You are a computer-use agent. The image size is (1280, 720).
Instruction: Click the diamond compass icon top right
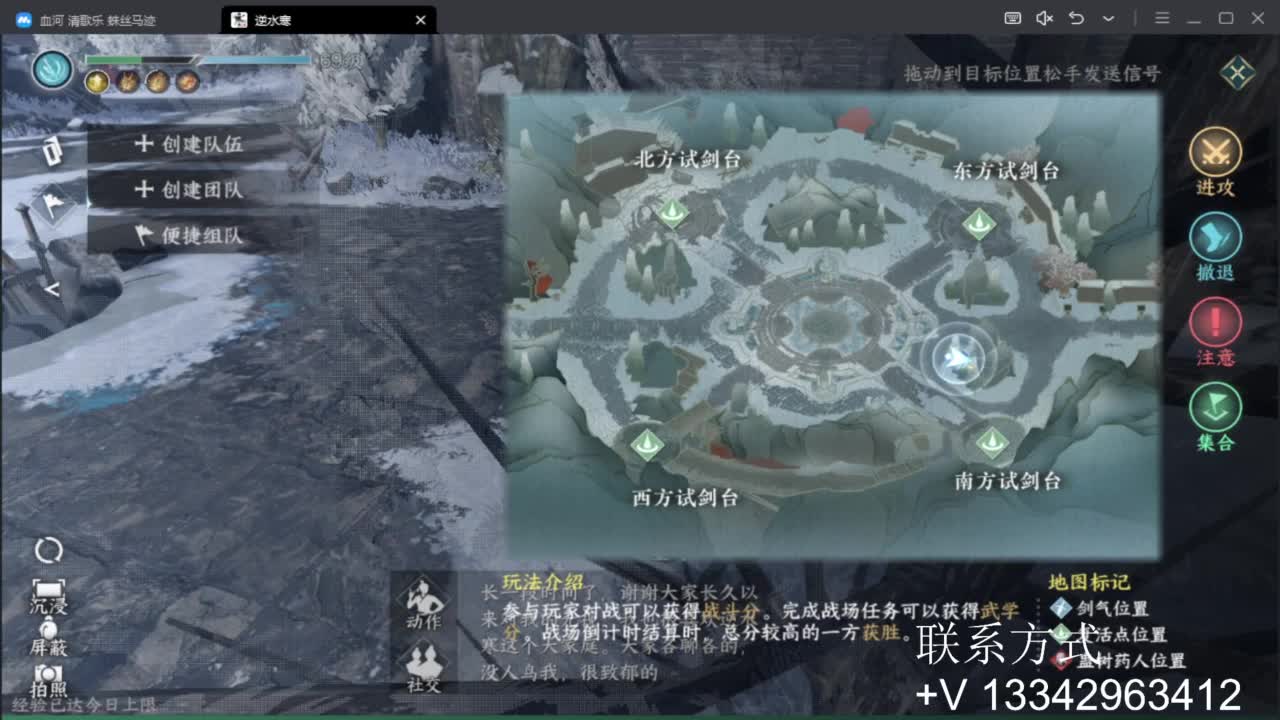[1237, 72]
